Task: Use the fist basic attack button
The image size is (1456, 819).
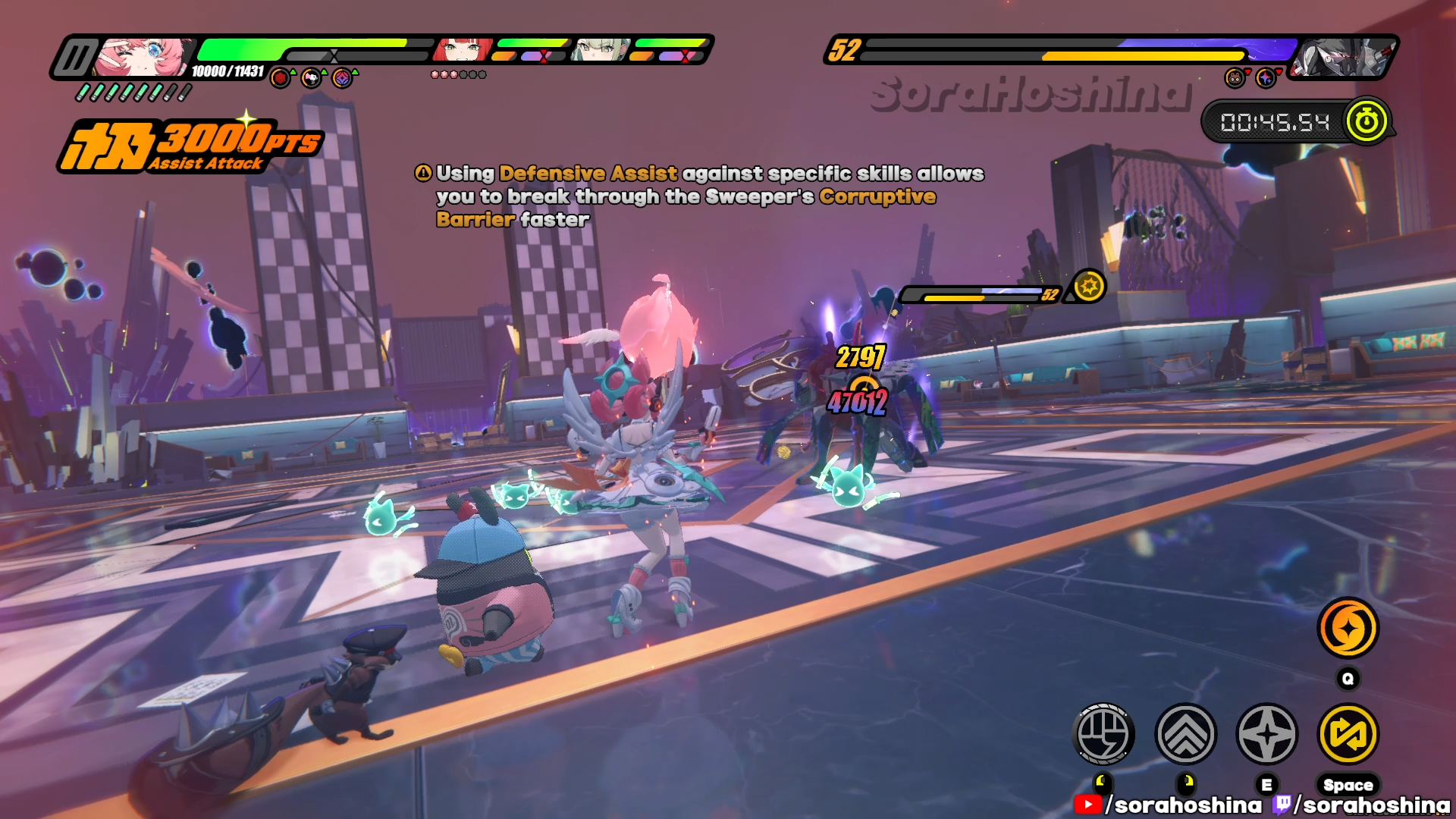Action: (x=1104, y=734)
